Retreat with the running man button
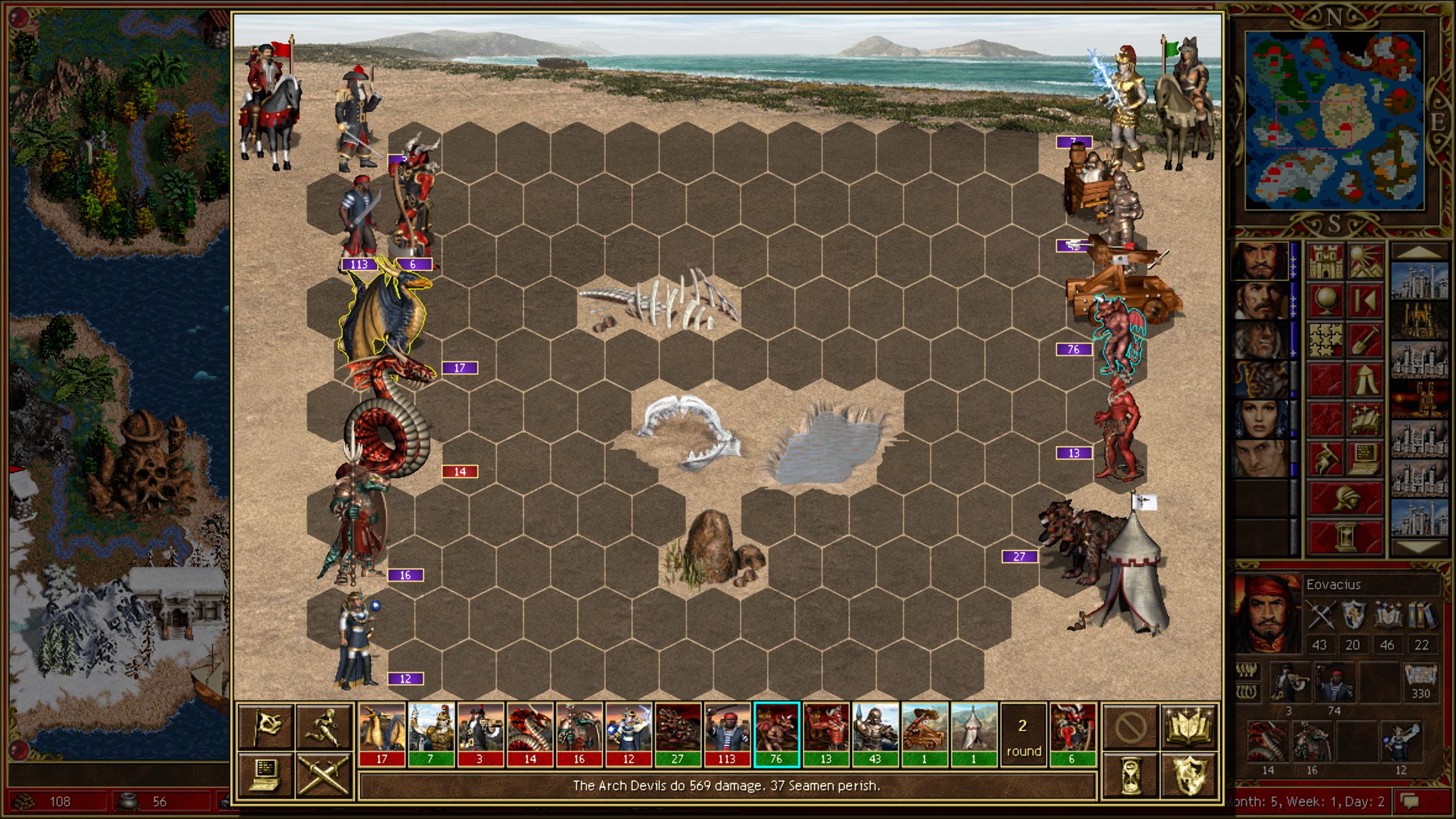Viewport: 1456px width, 819px height. [x=324, y=726]
